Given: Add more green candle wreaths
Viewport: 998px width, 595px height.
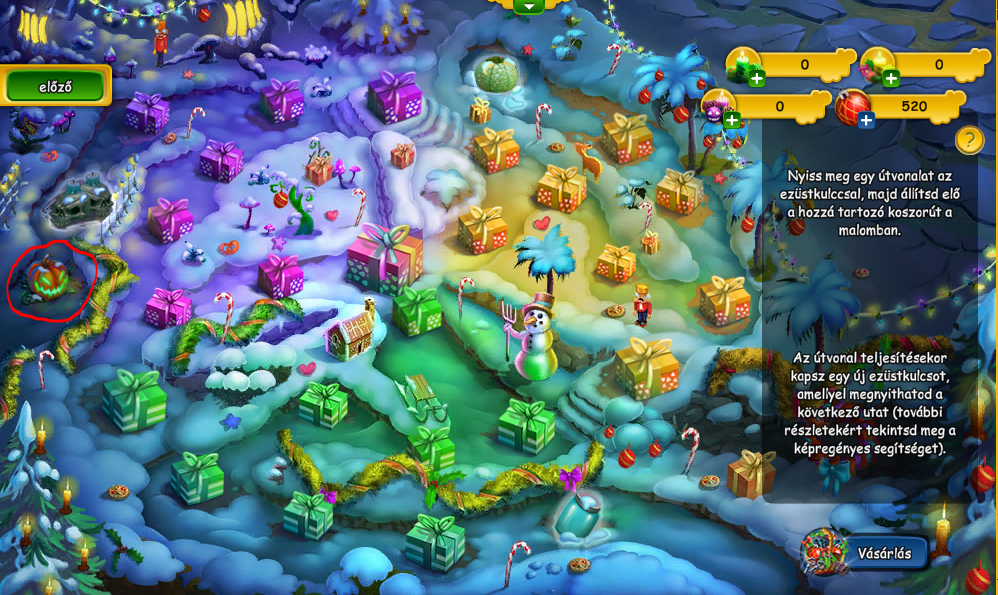Looking at the screenshot, I should (757, 78).
